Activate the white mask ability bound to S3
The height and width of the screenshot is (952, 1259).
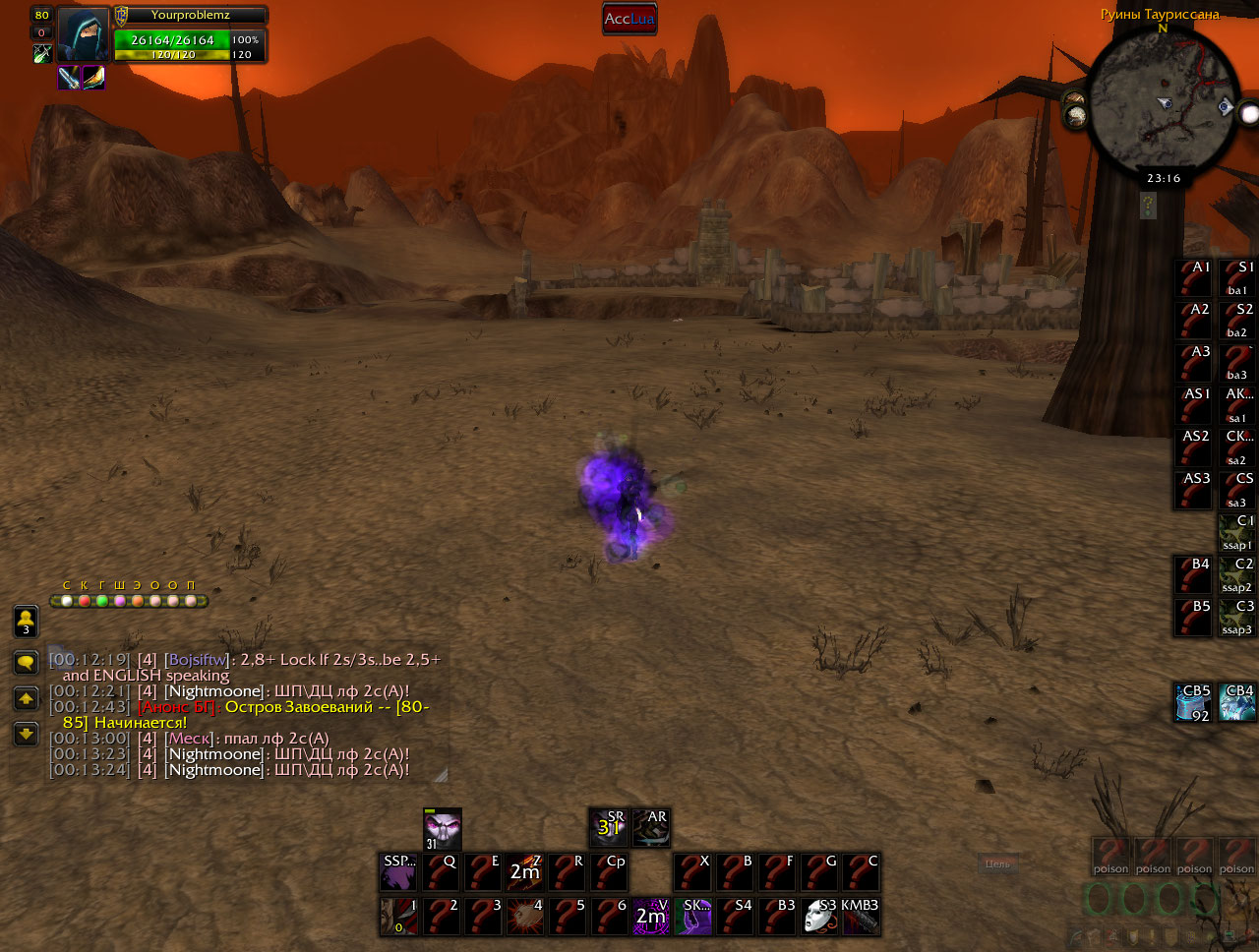819,917
